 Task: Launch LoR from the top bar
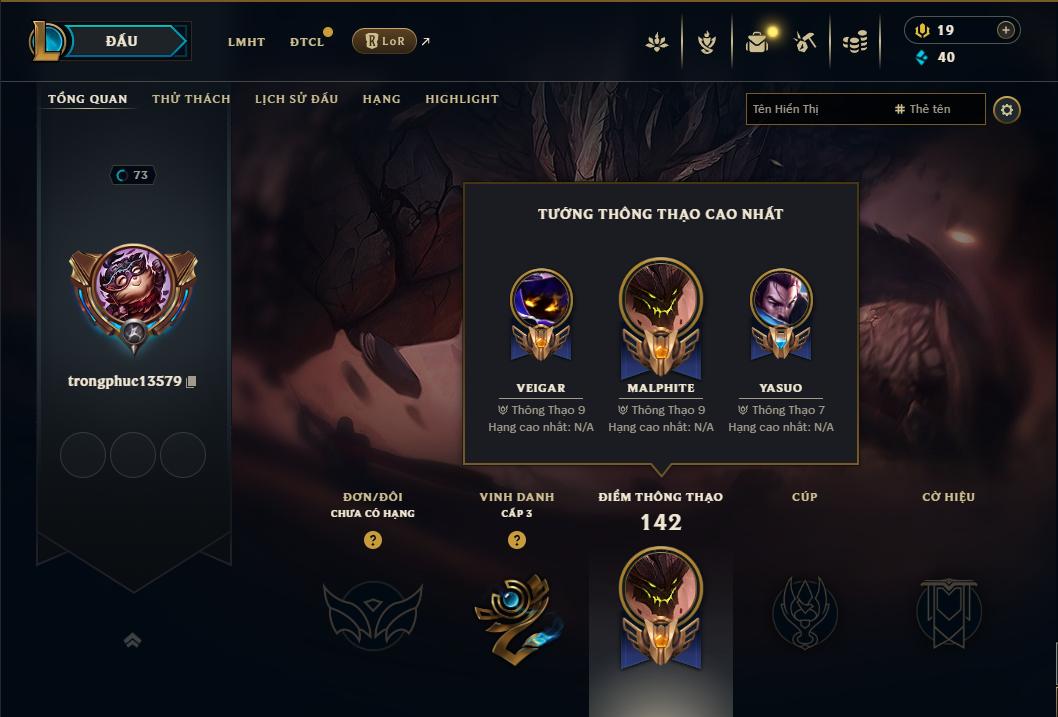[385, 41]
